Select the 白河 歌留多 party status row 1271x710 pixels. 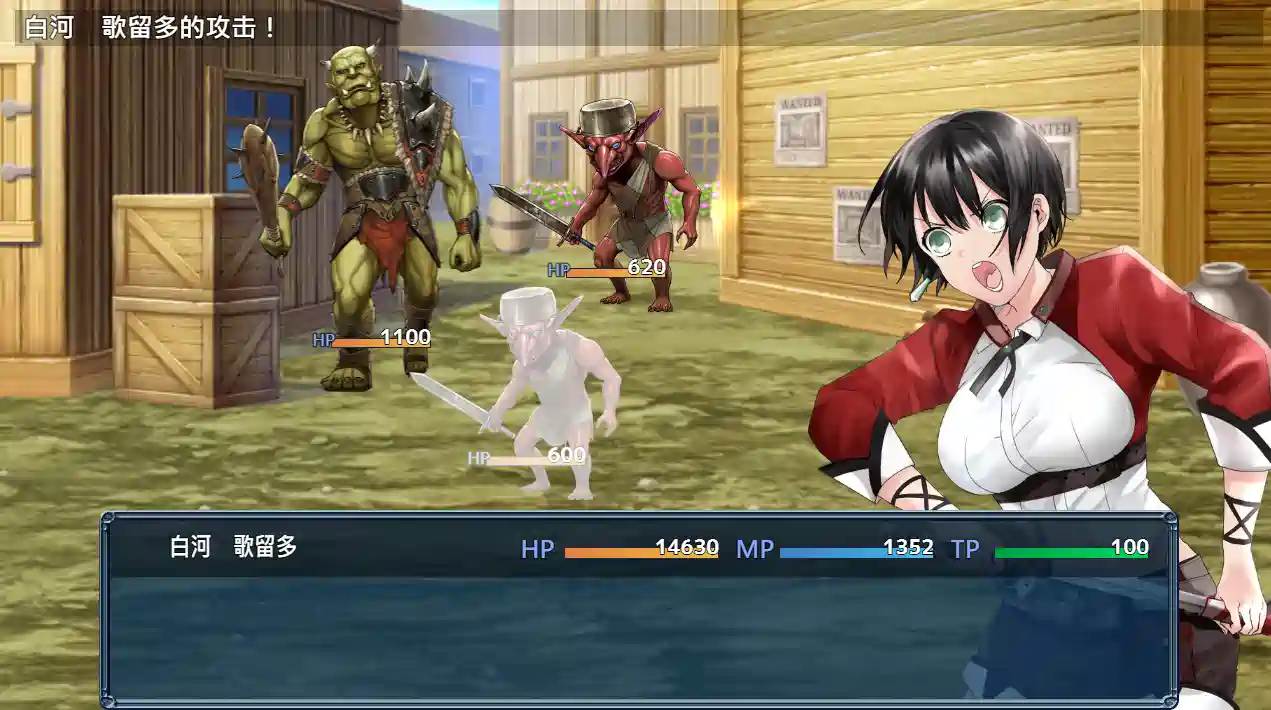(638, 548)
